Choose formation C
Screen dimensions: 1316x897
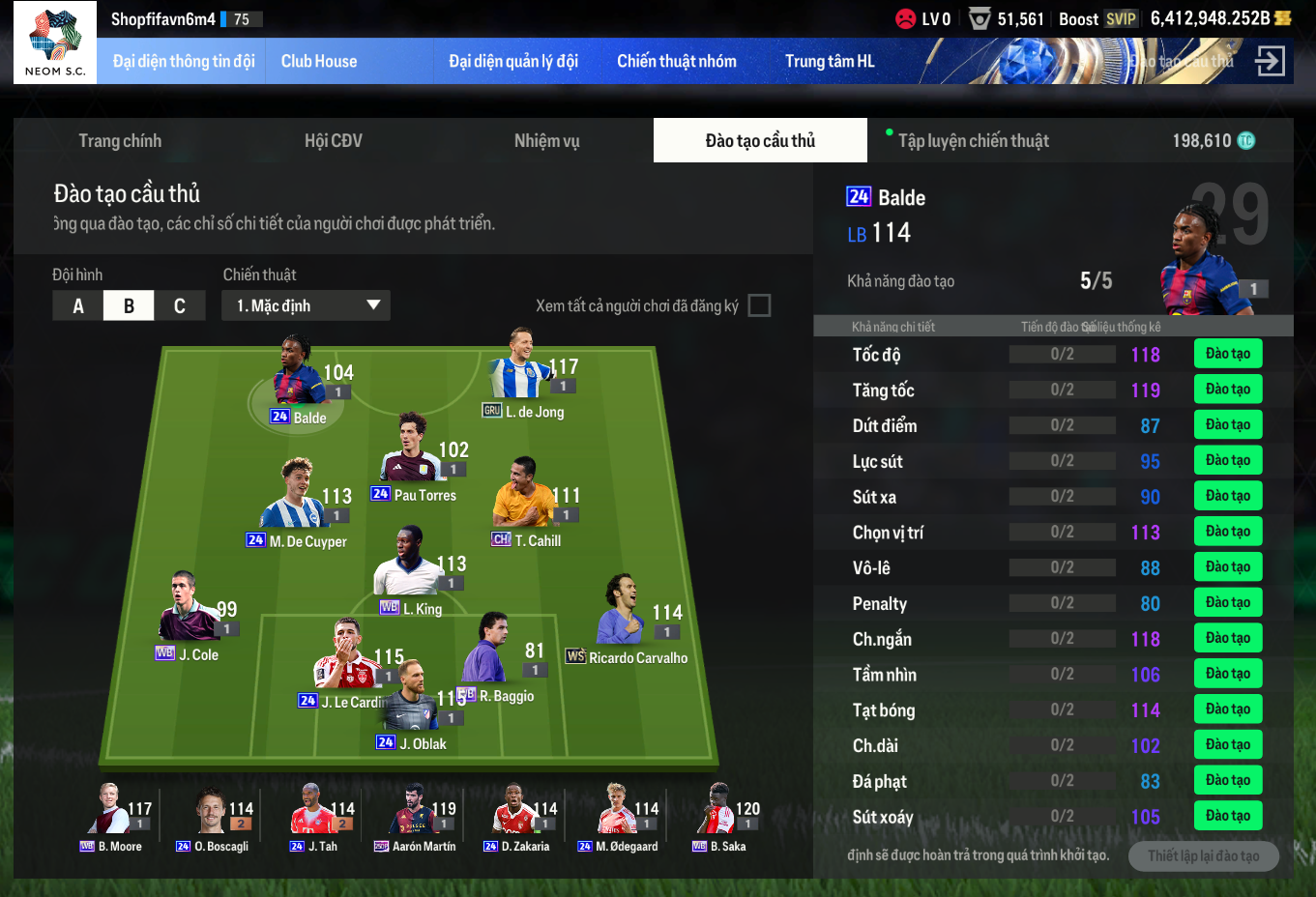tap(180, 306)
